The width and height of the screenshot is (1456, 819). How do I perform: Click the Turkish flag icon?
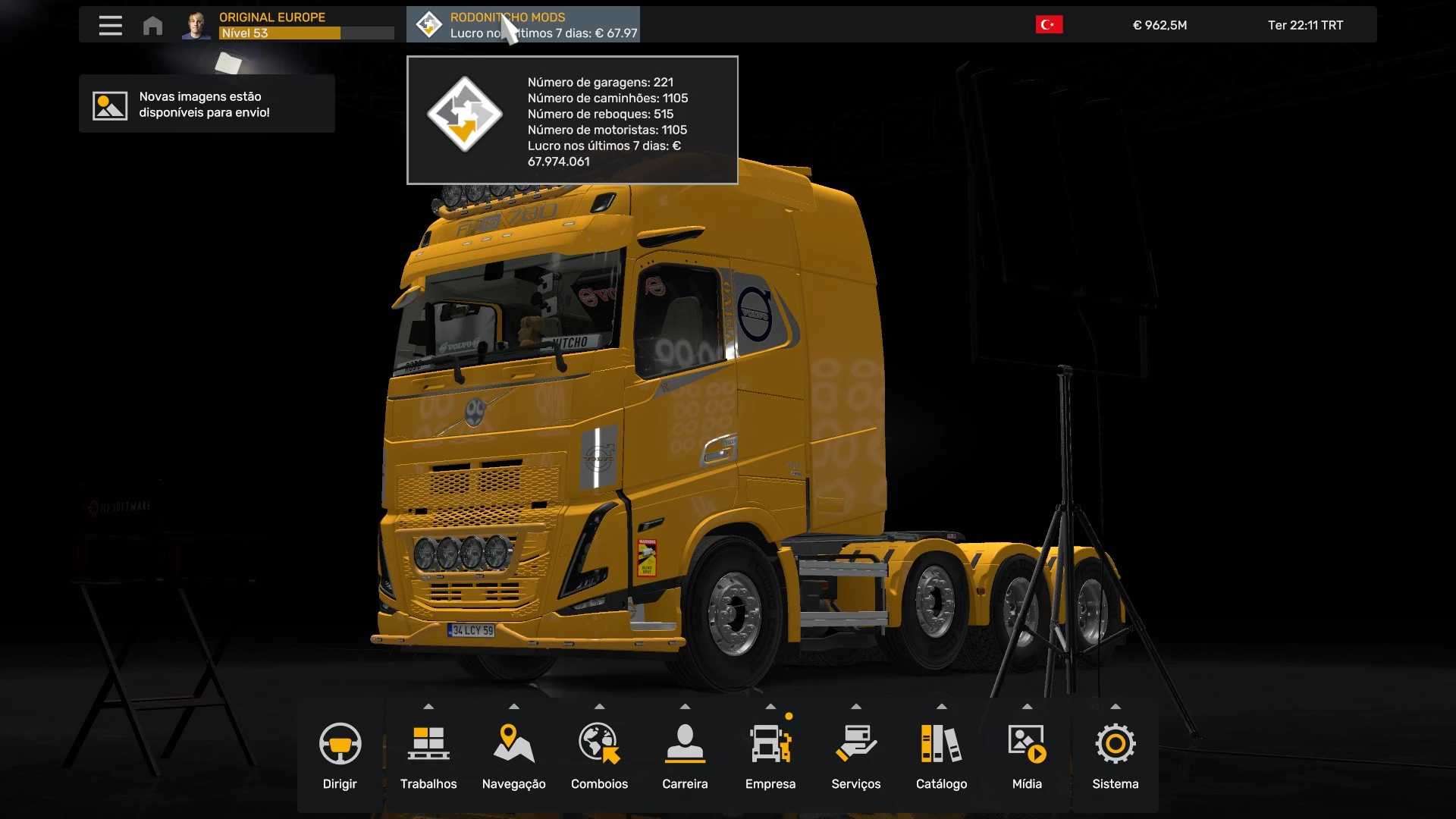[x=1049, y=25]
